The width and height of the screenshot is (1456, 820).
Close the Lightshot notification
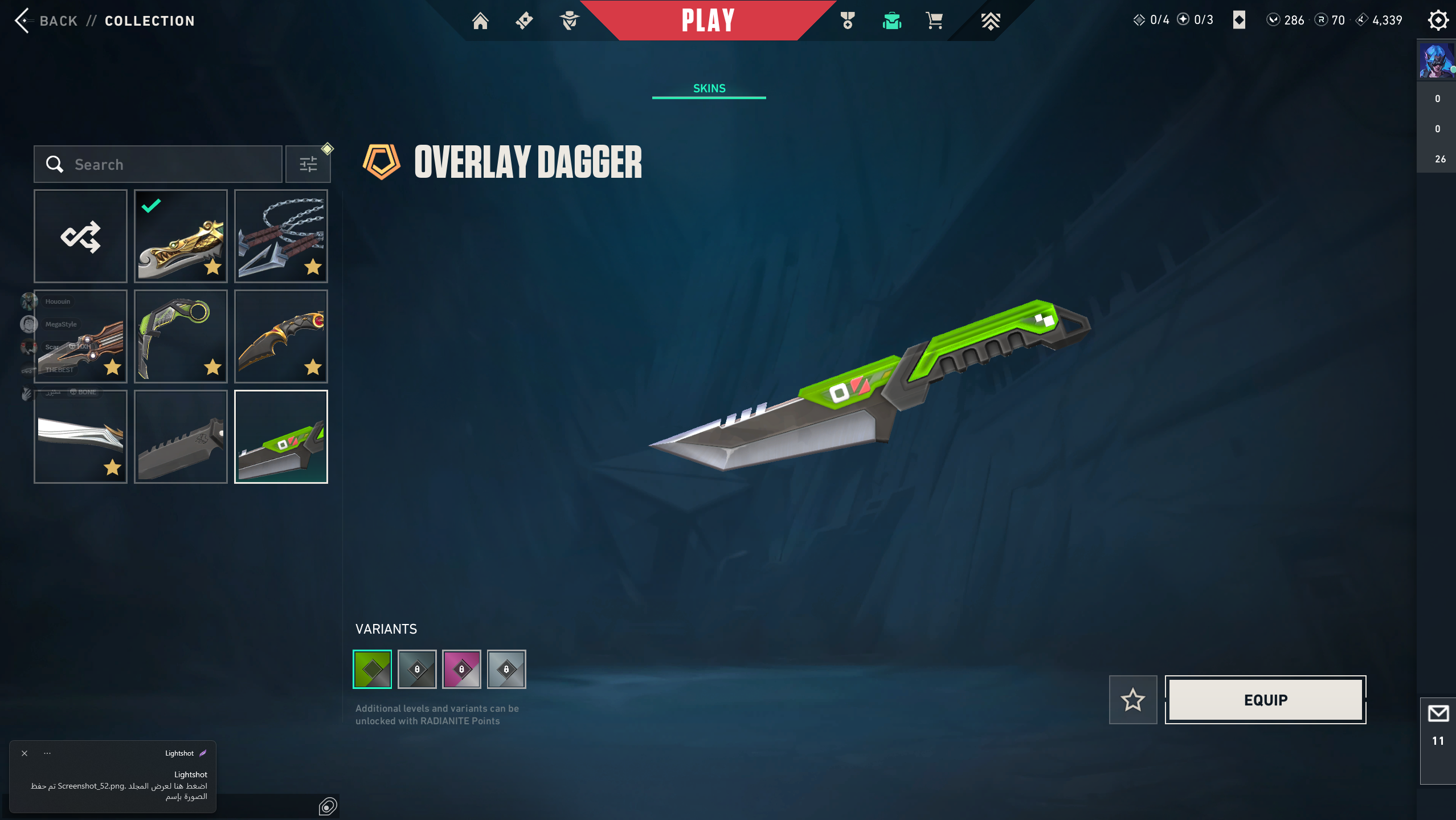click(24, 753)
